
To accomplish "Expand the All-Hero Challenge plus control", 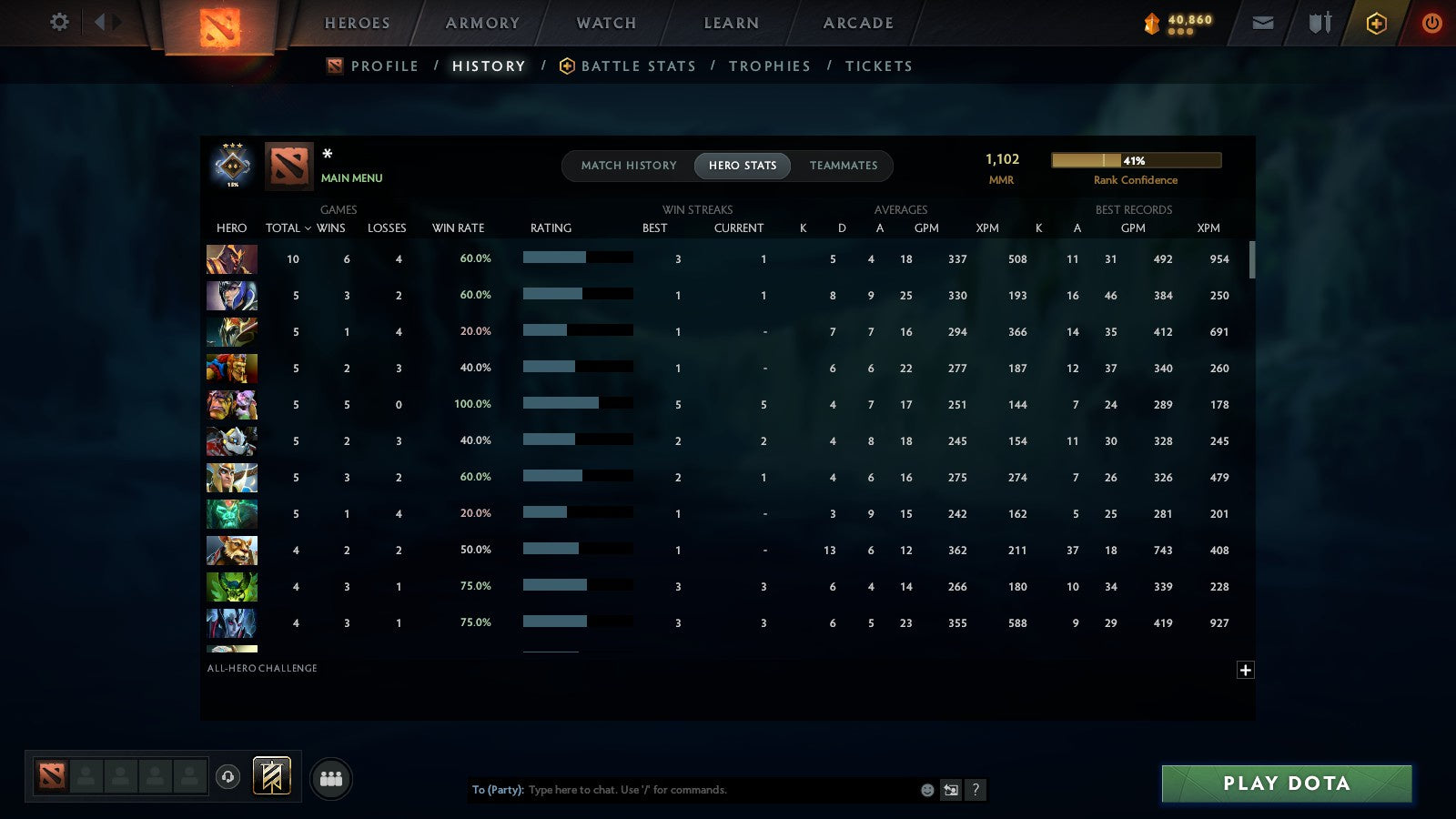I will point(1246,670).
